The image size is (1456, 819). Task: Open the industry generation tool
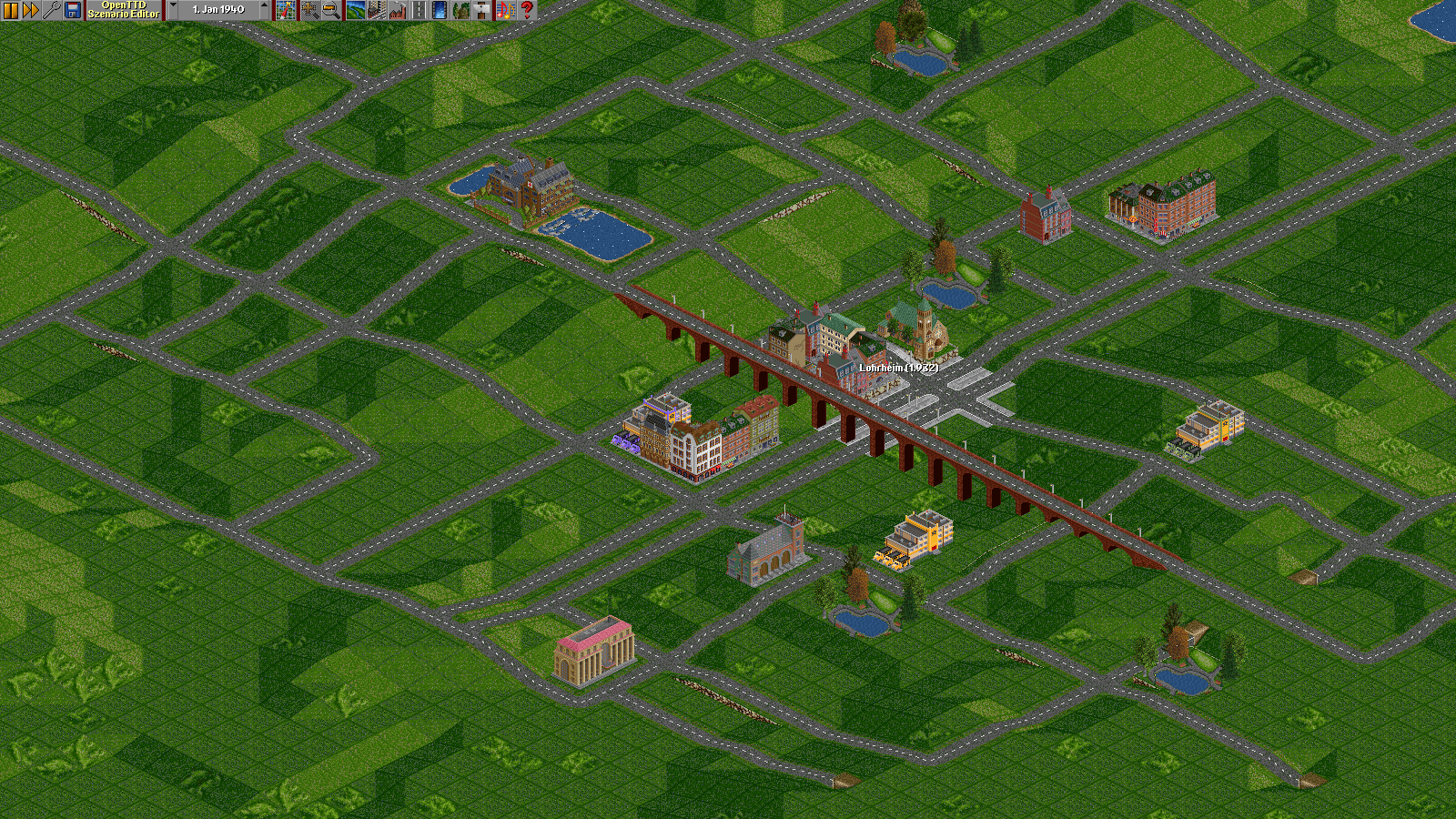point(398,10)
